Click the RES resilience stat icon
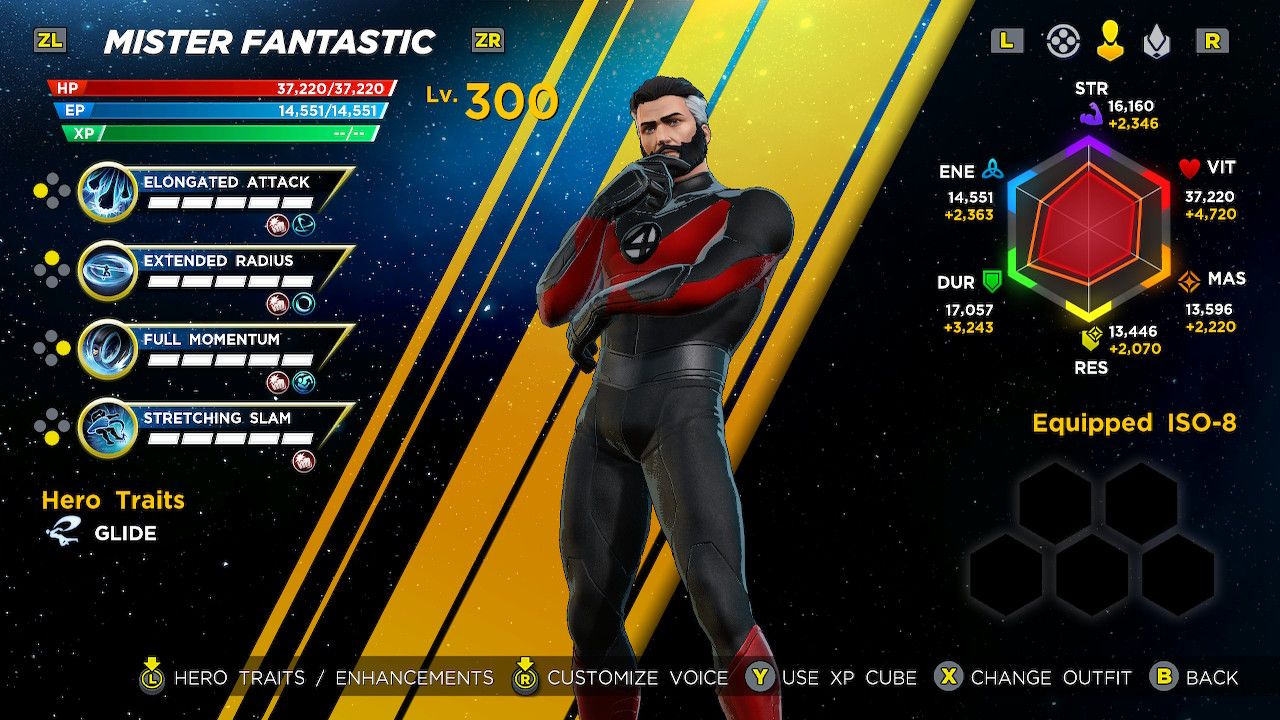1280x720 pixels. point(1092,337)
